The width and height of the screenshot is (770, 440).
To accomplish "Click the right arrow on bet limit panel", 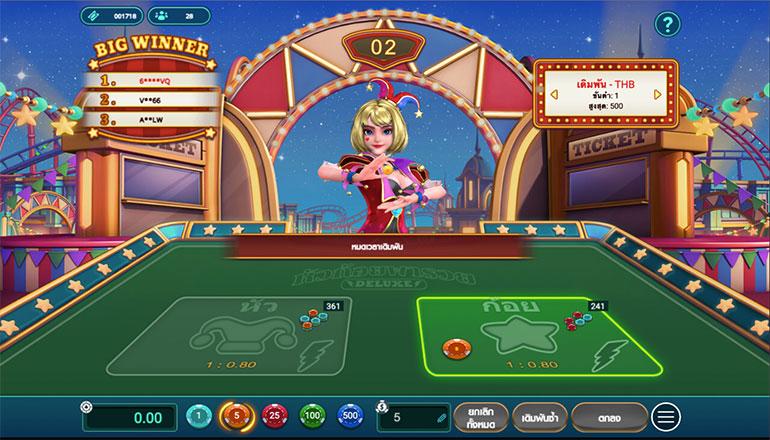I will coord(658,94).
